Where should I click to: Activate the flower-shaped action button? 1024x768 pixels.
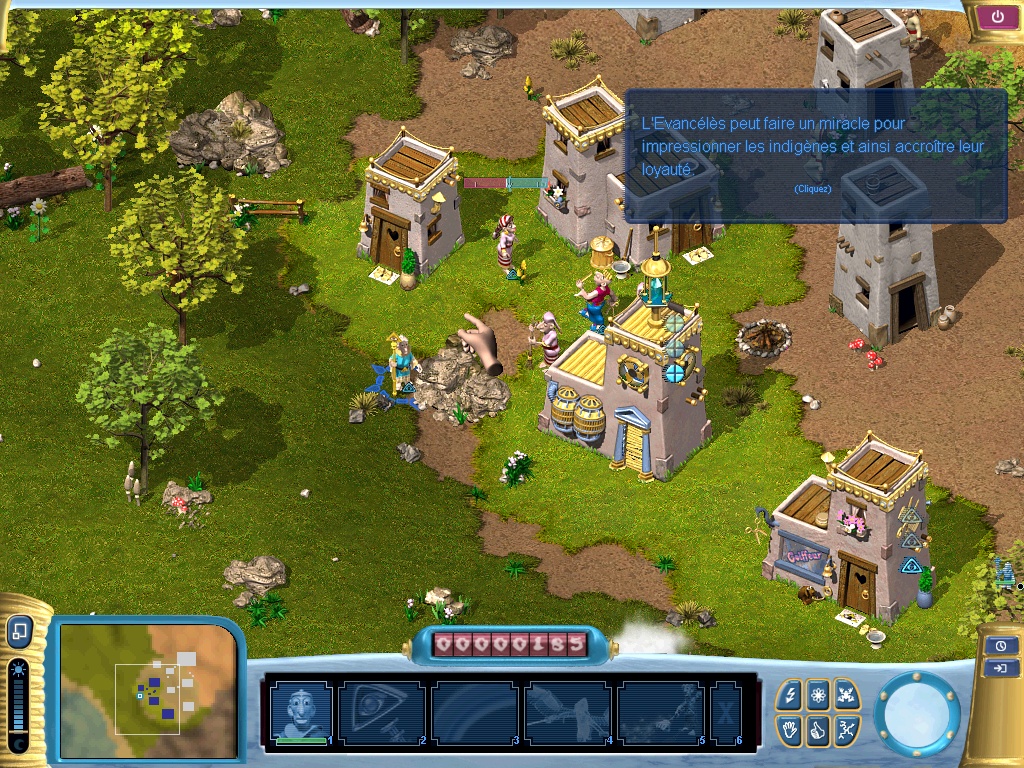(x=818, y=694)
